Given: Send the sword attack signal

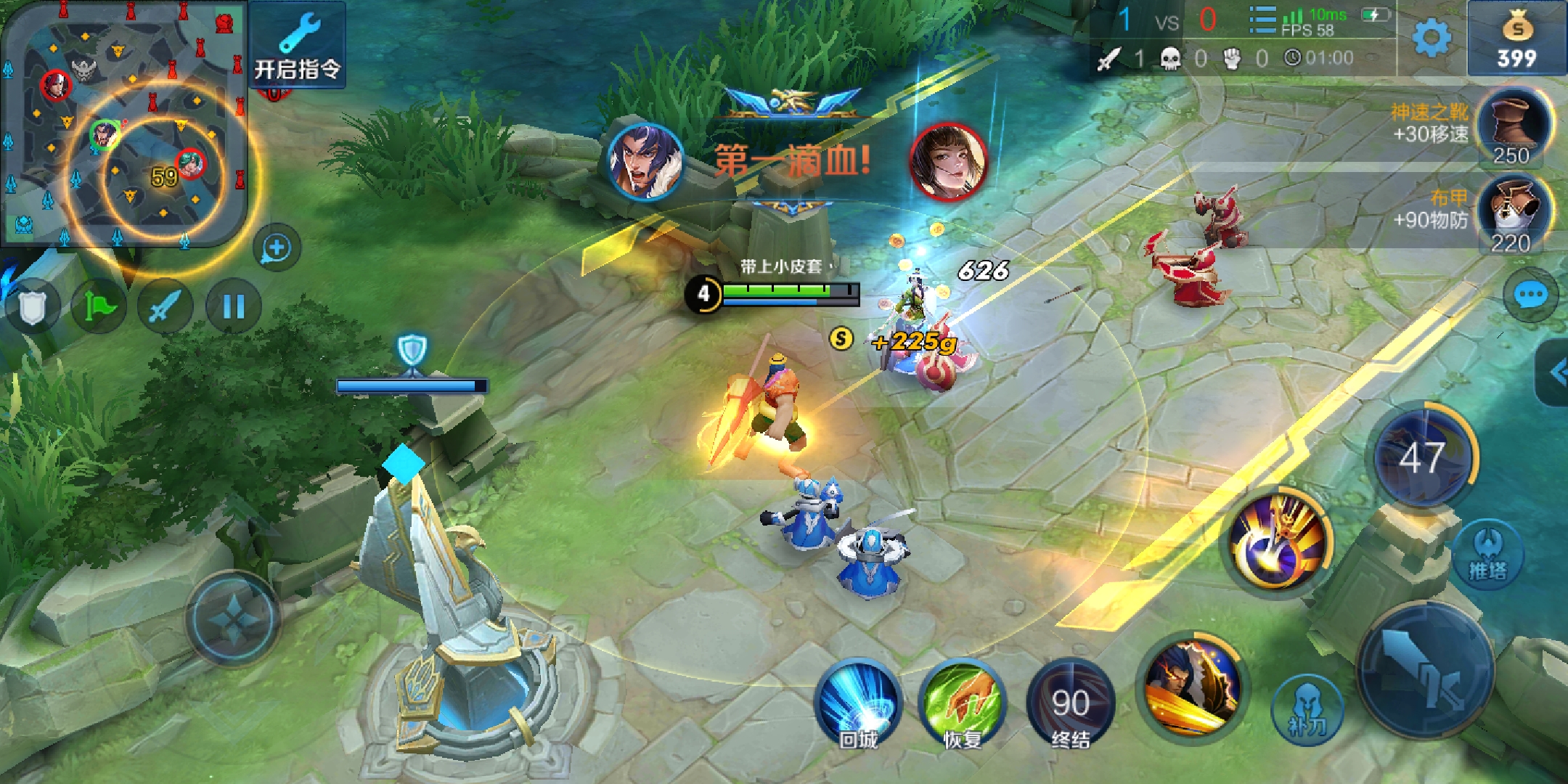Looking at the screenshot, I should 166,307.
